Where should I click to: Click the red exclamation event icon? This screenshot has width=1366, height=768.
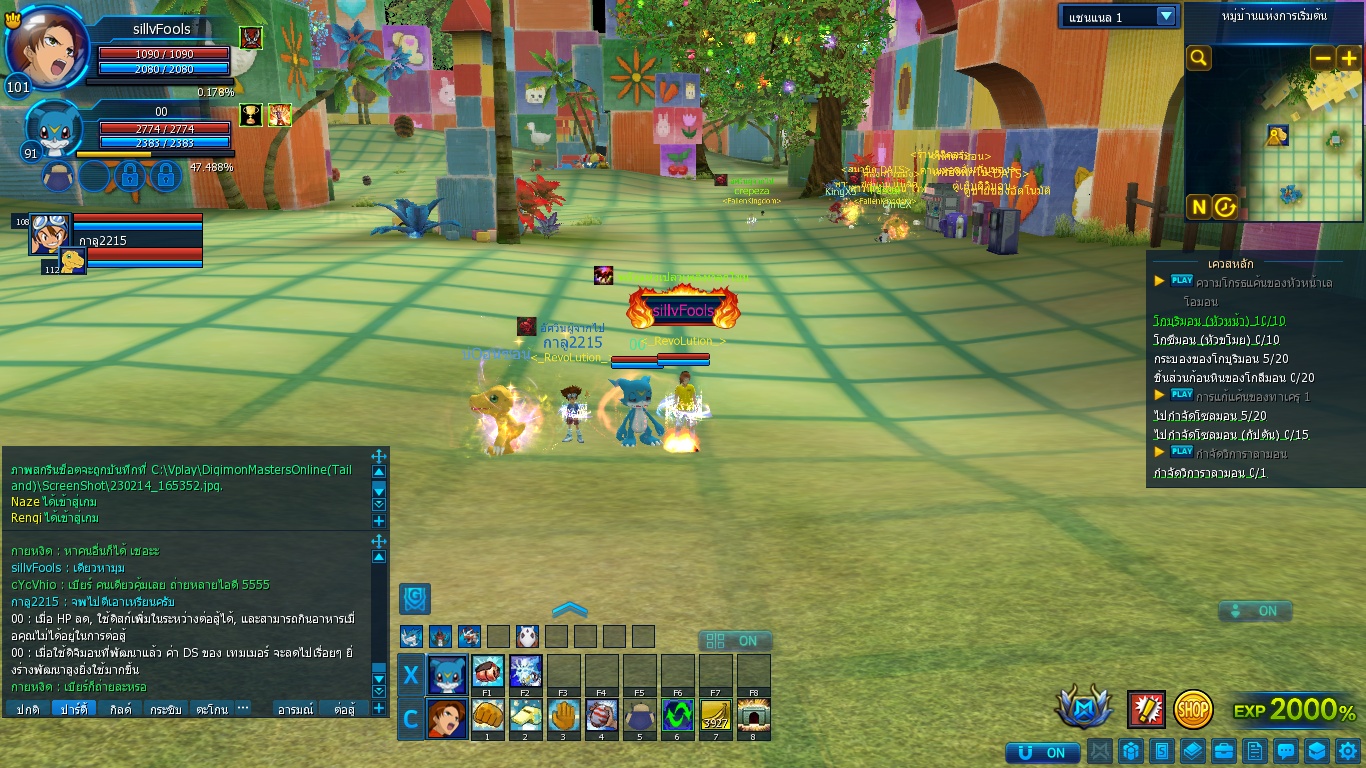tap(1146, 709)
